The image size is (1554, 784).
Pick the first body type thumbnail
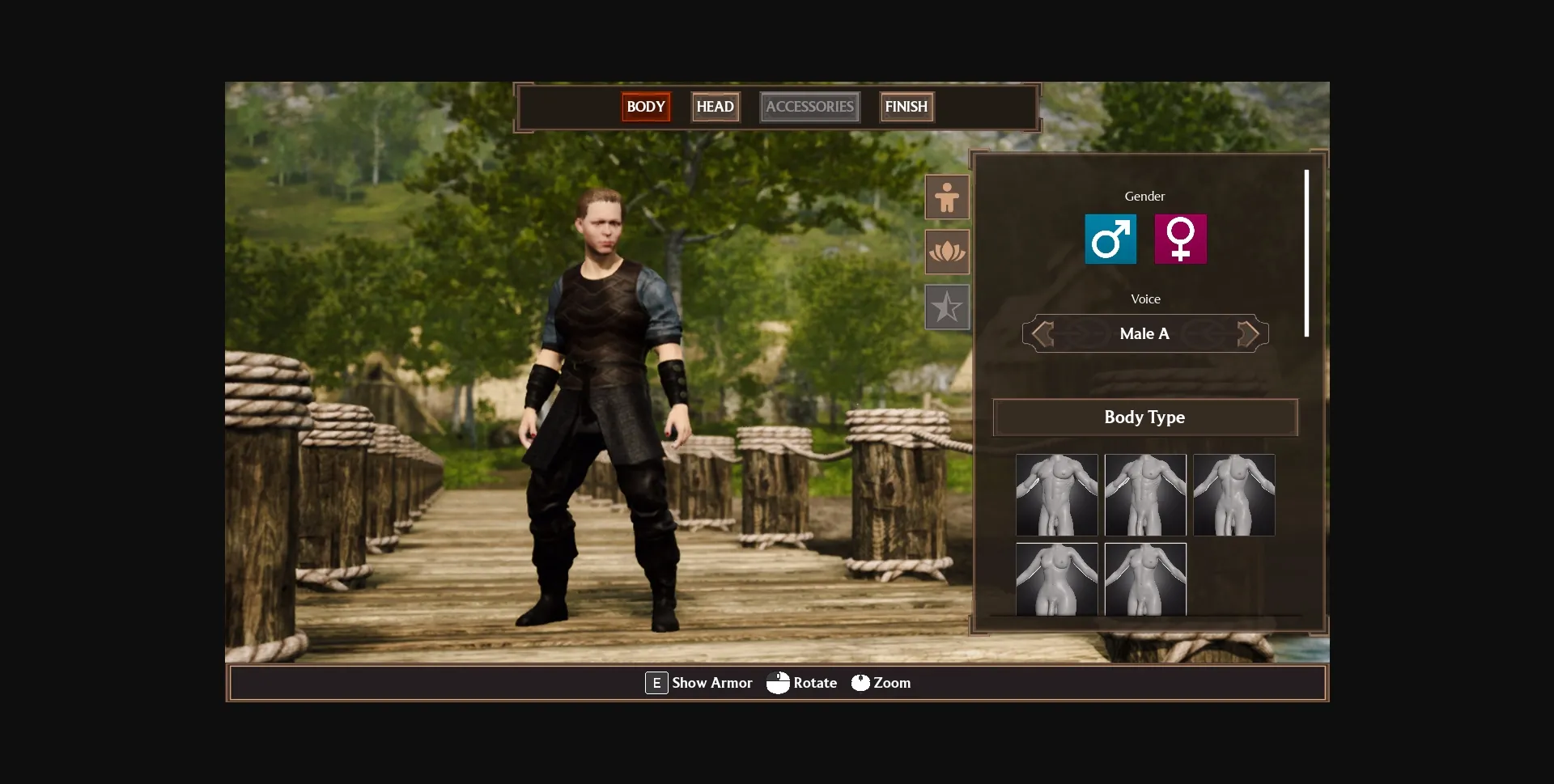tap(1056, 494)
